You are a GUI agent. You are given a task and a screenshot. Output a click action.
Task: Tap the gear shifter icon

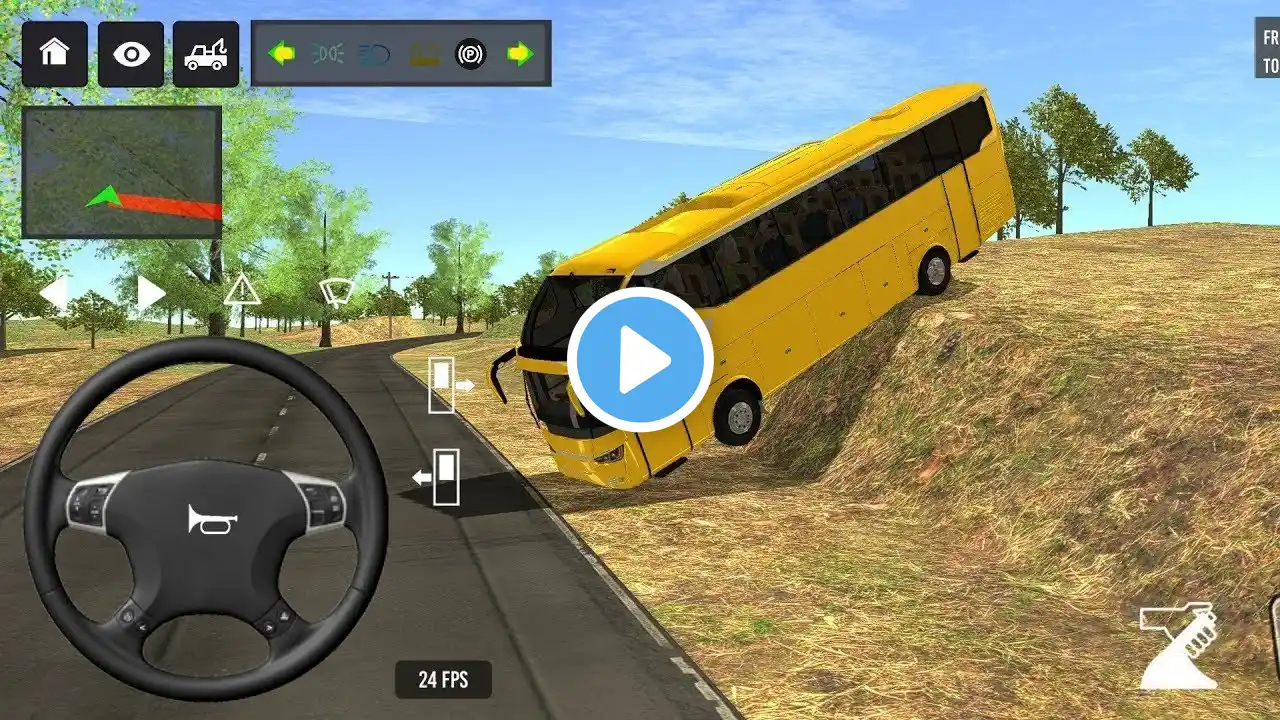coord(1180,647)
